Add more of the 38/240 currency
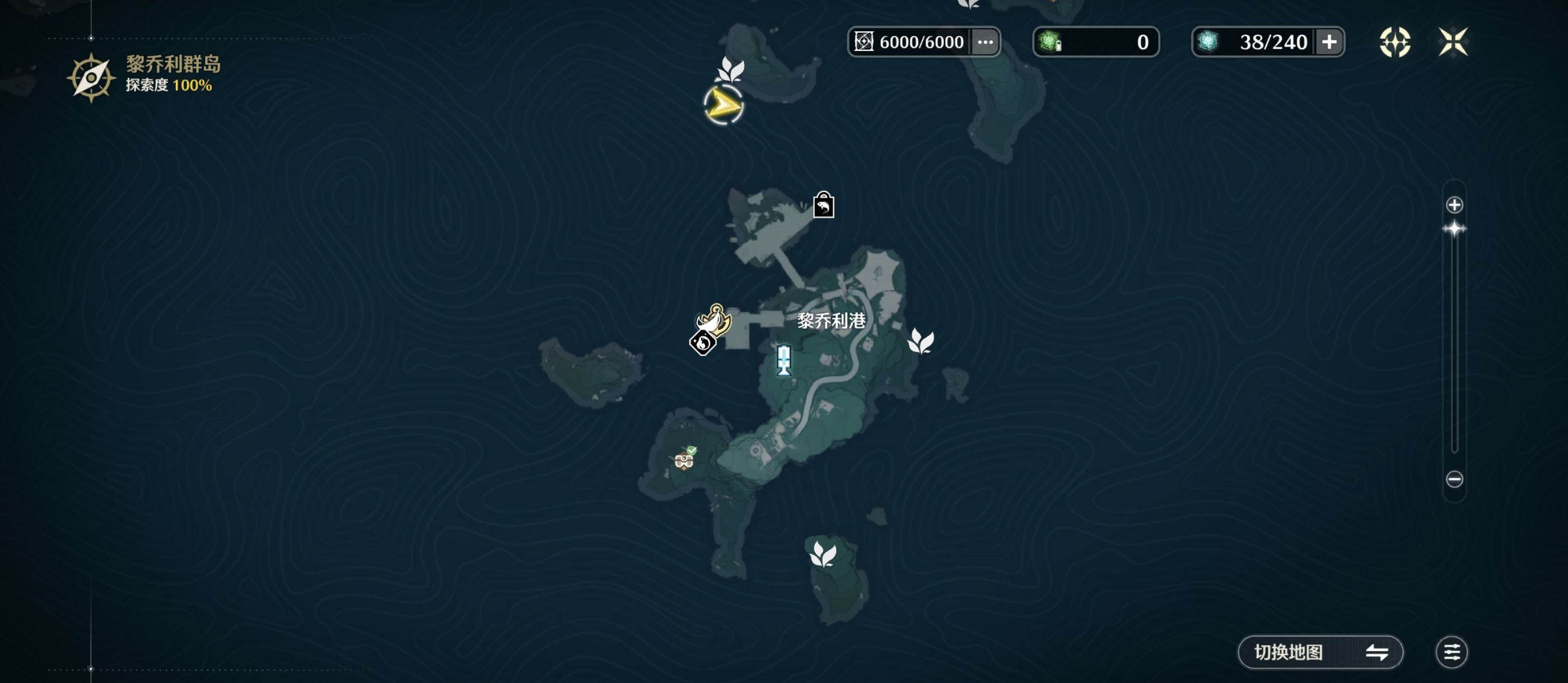 point(1329,42)
